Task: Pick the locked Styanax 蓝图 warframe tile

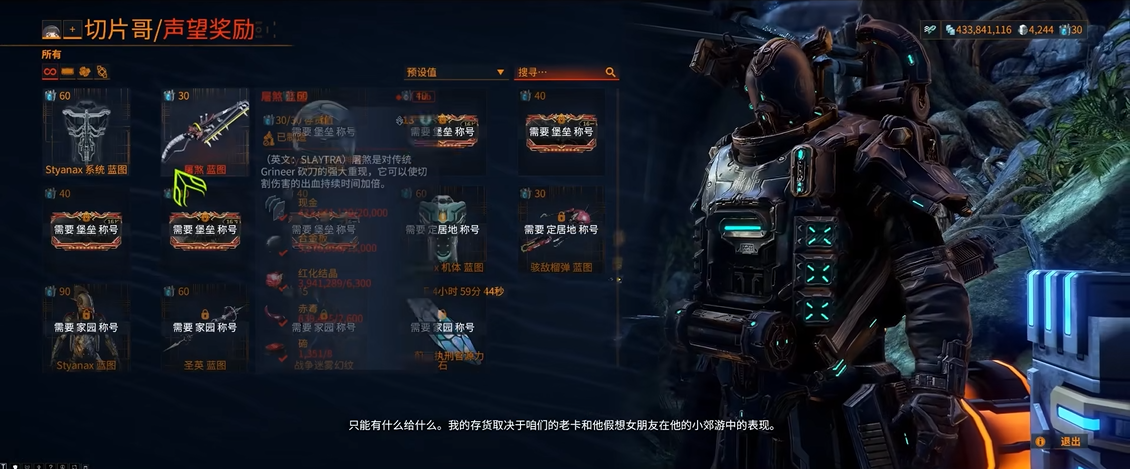Action: click(87, 328)
